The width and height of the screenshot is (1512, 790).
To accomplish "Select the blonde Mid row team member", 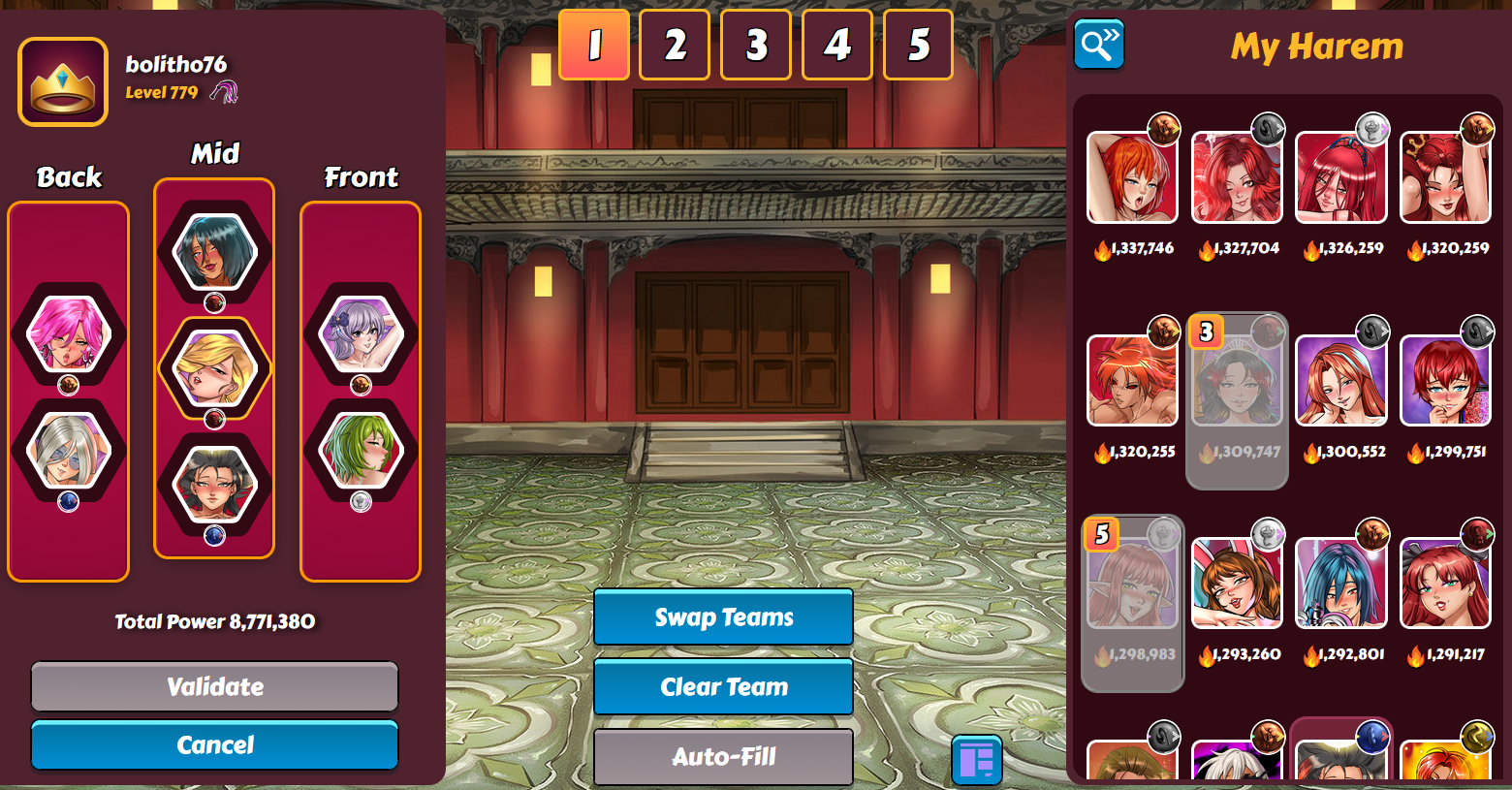I will pyautogui.click(x=214, y=368).
